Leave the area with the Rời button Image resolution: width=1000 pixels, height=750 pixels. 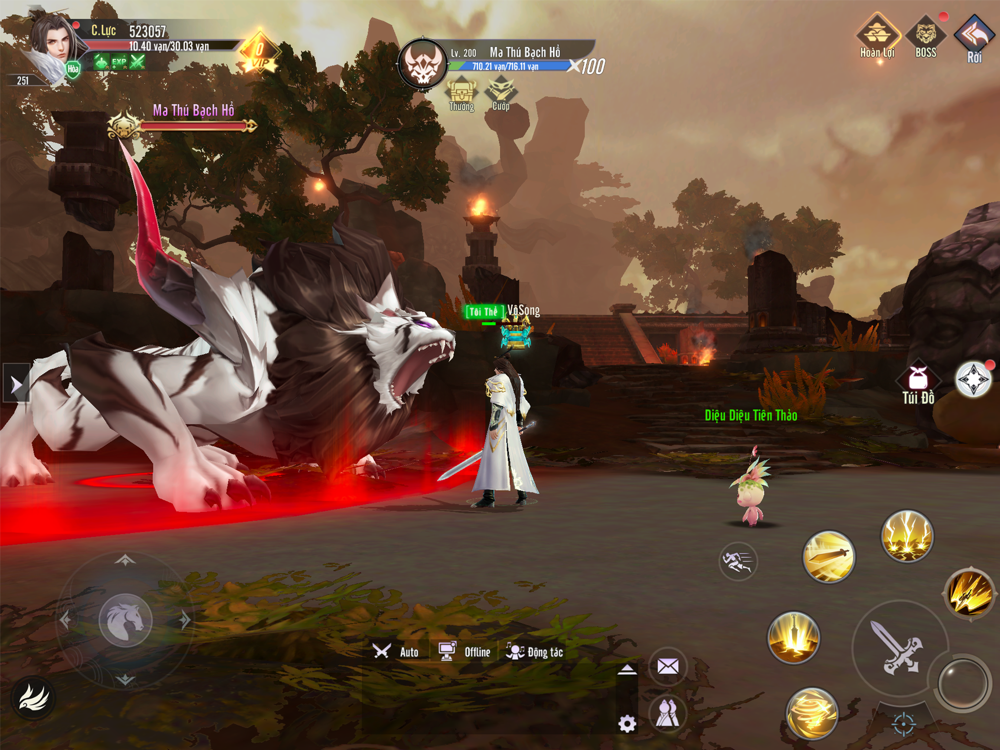click(x=974, y=35)
